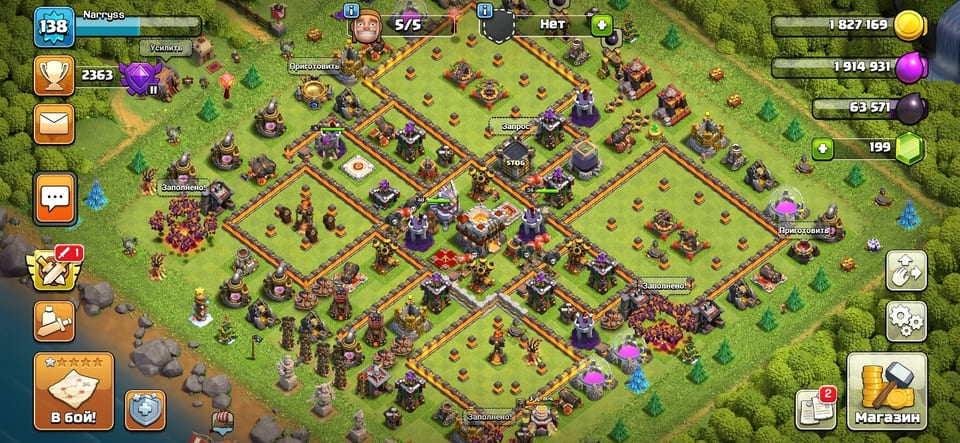Tap the purple league badge icon

tap(137, 76)
